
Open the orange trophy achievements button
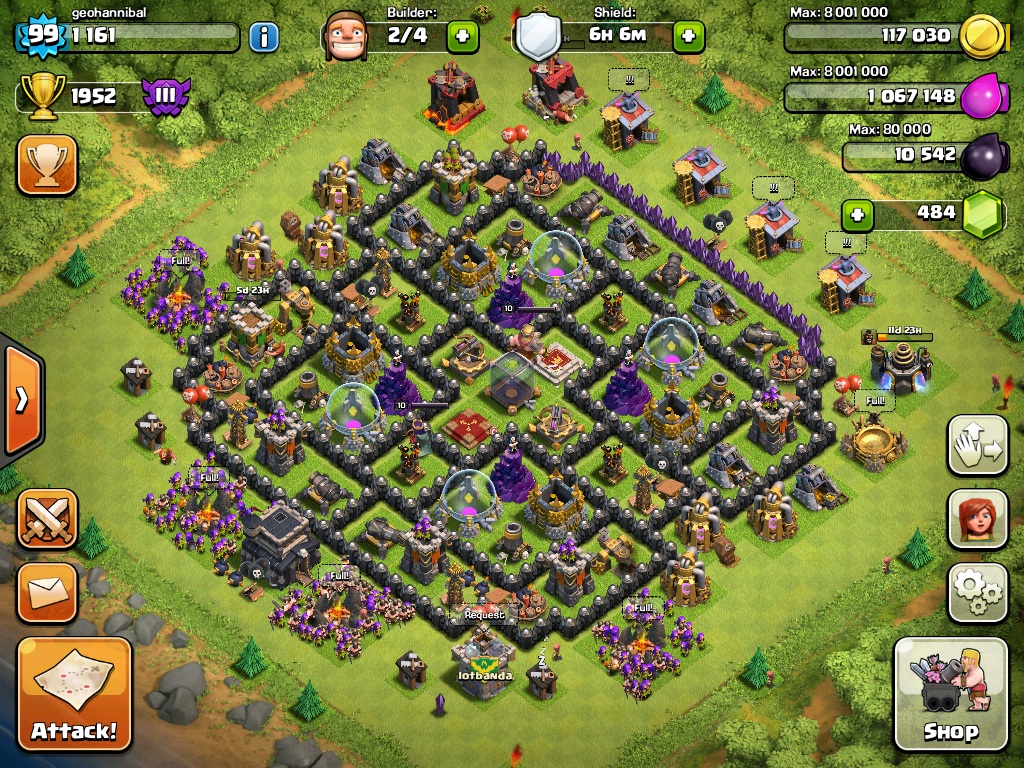pyautogui.click(x=47, y=165)
